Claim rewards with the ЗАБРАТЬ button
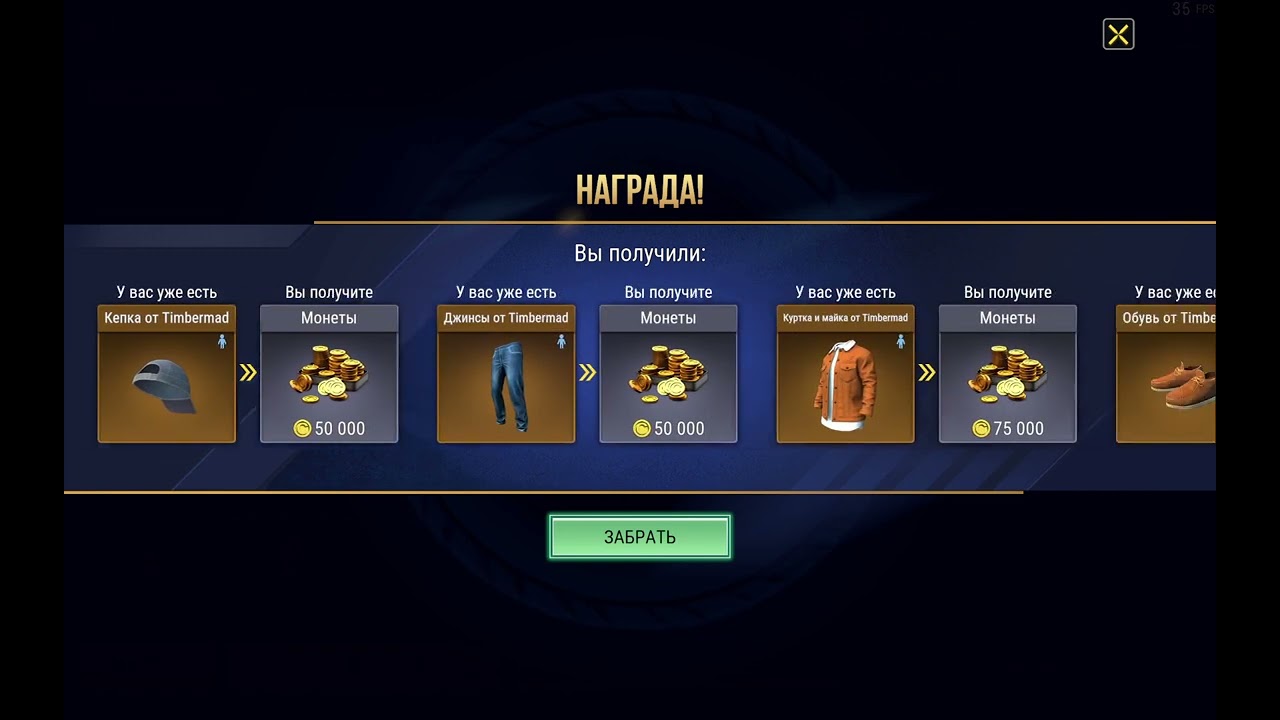This screenshot has width=1280, height=720. [x=639, y=537]
